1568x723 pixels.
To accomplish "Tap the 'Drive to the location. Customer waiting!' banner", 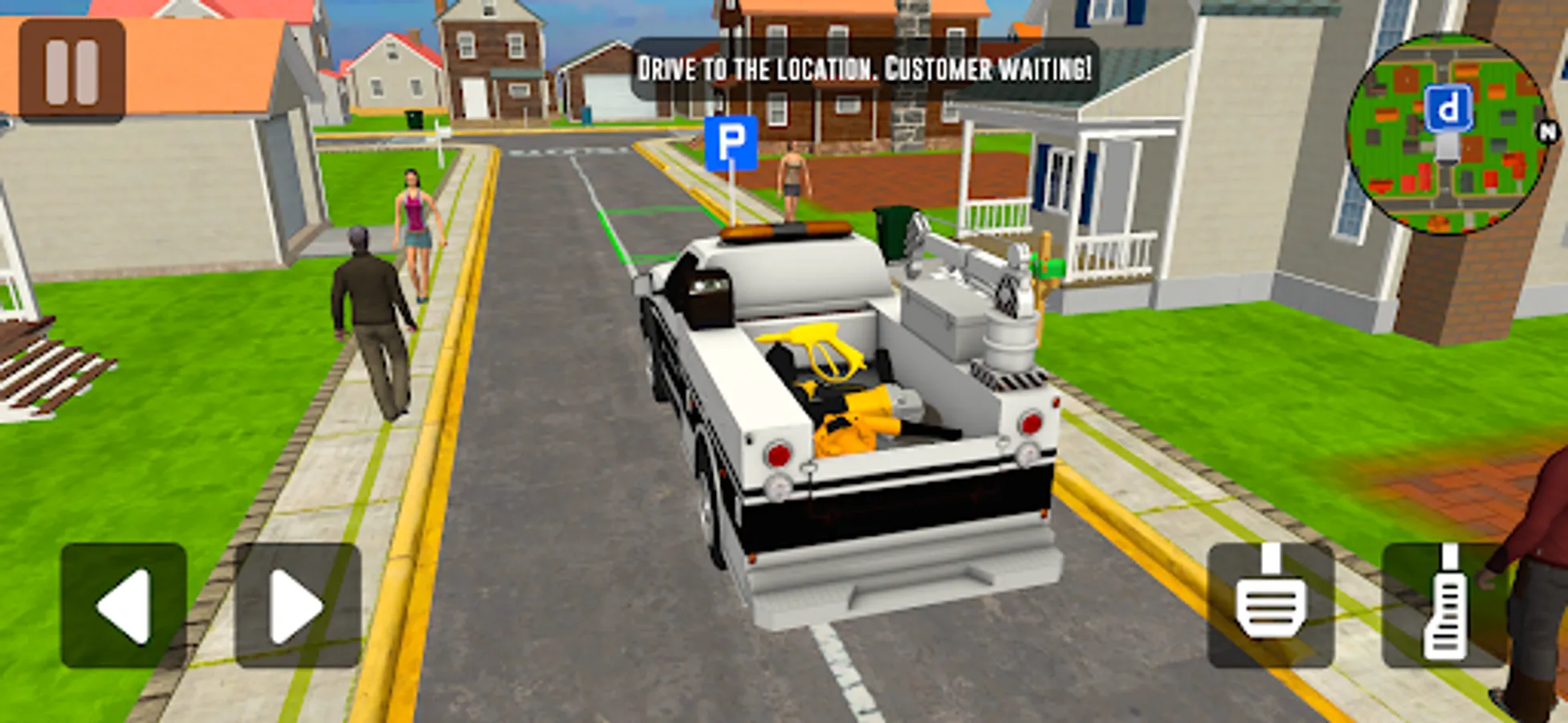I will pyautogui.click(x=863, y=68).
